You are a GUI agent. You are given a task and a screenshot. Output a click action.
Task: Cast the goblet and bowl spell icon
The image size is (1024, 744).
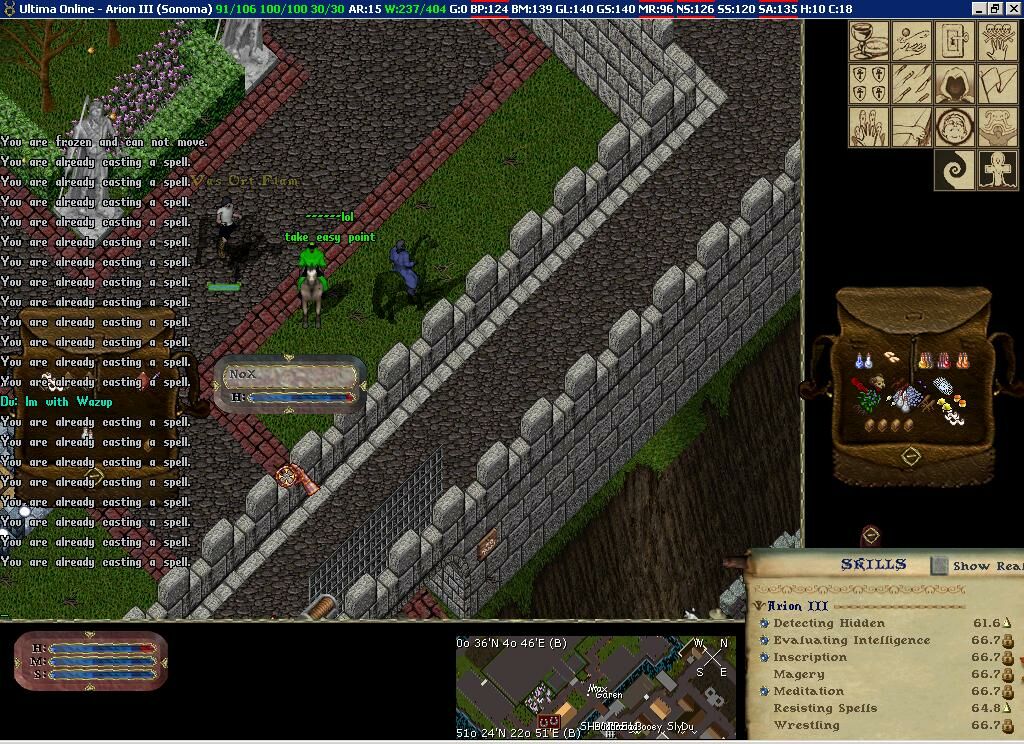868,42
